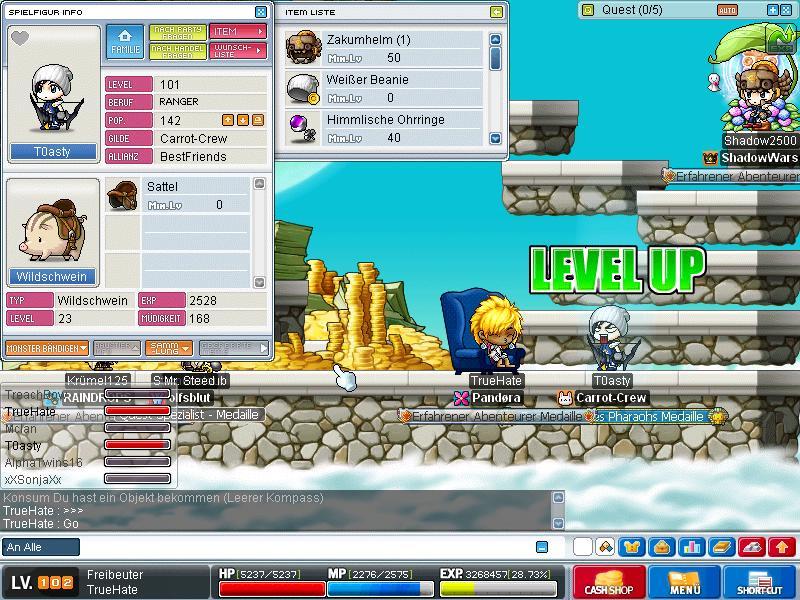
Task: Click the Nach Handel Fragen button
Action: coord(177,49)
